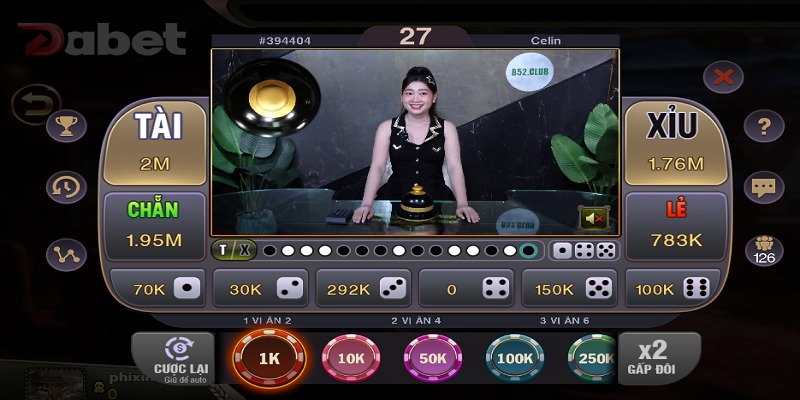This screenshot has height=400, width=800.
Task: Open the chat bubble icon
Action: [764, 187]
